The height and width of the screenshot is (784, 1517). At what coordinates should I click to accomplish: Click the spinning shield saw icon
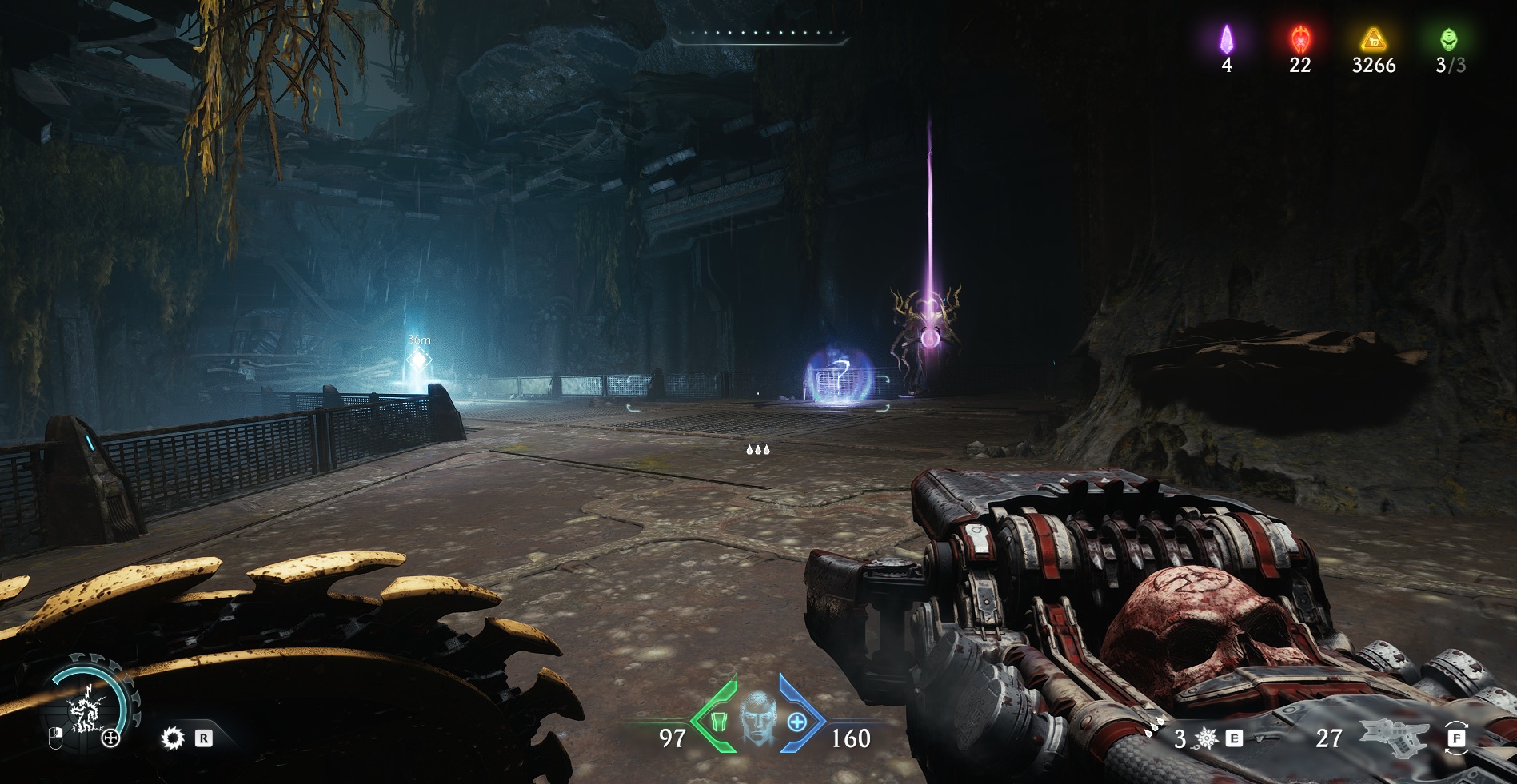172,738
